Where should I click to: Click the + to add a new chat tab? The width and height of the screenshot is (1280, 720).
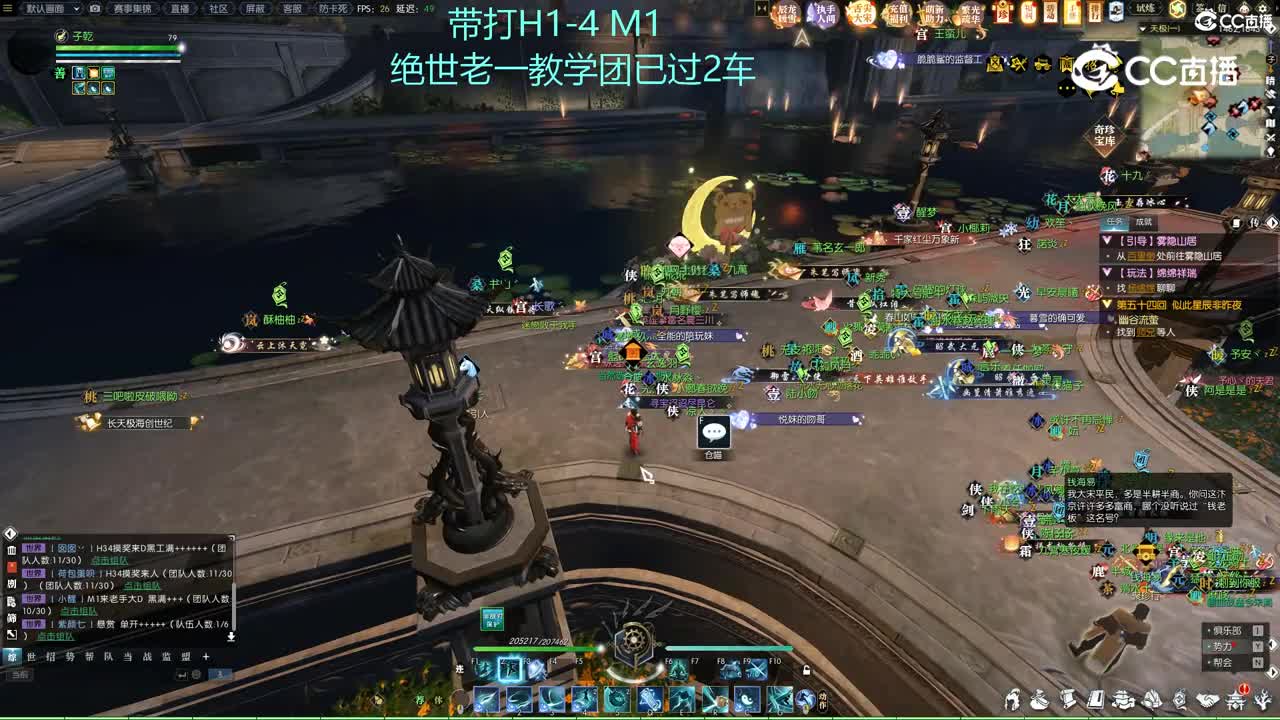pyautogui.click(x=205, y=656)
